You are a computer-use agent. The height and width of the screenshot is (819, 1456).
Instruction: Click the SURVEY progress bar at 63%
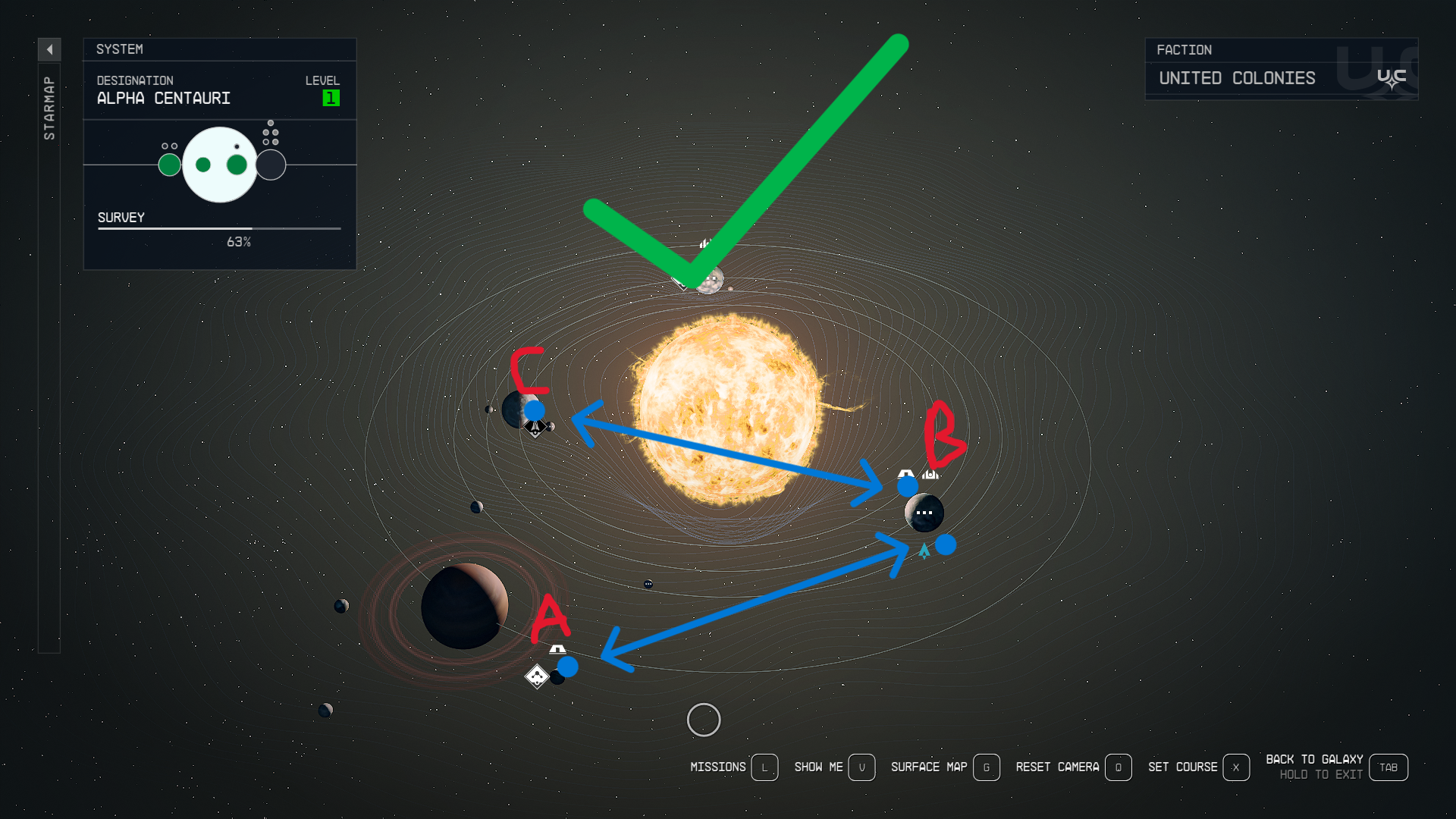[218, 228]
